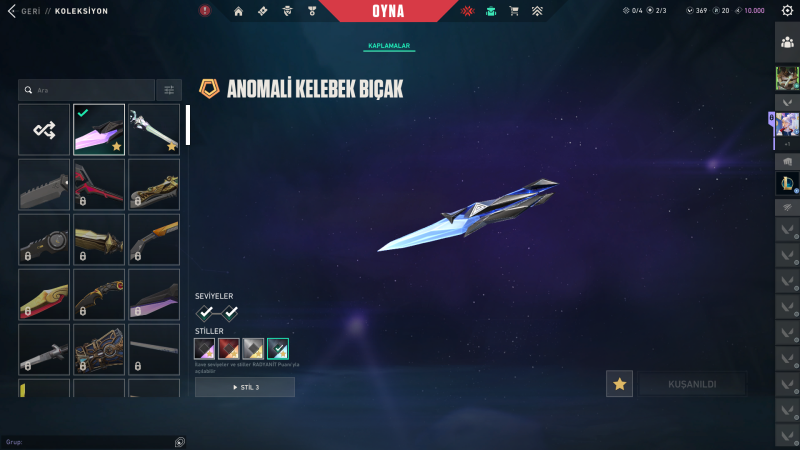Click the League of Legends friend icon
This screenshot has height=450, width=800.
(x=787, y=183)
